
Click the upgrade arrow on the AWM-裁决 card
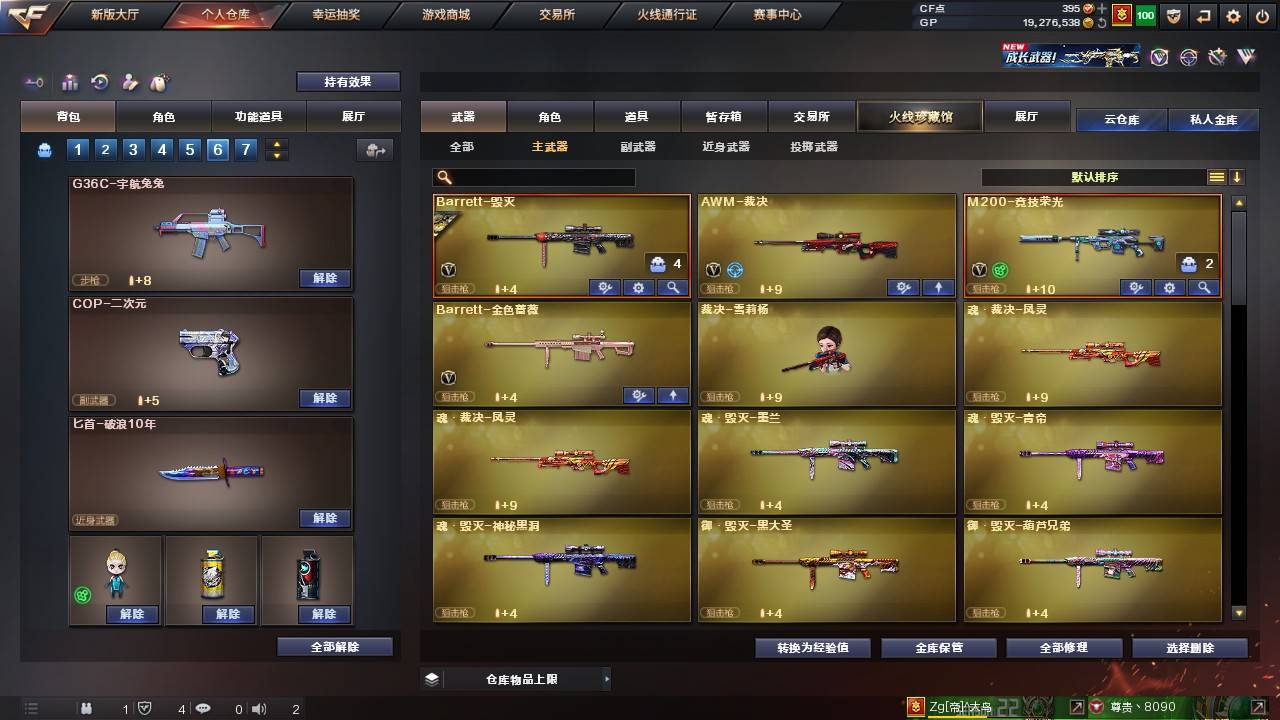(x=937, y=288)
